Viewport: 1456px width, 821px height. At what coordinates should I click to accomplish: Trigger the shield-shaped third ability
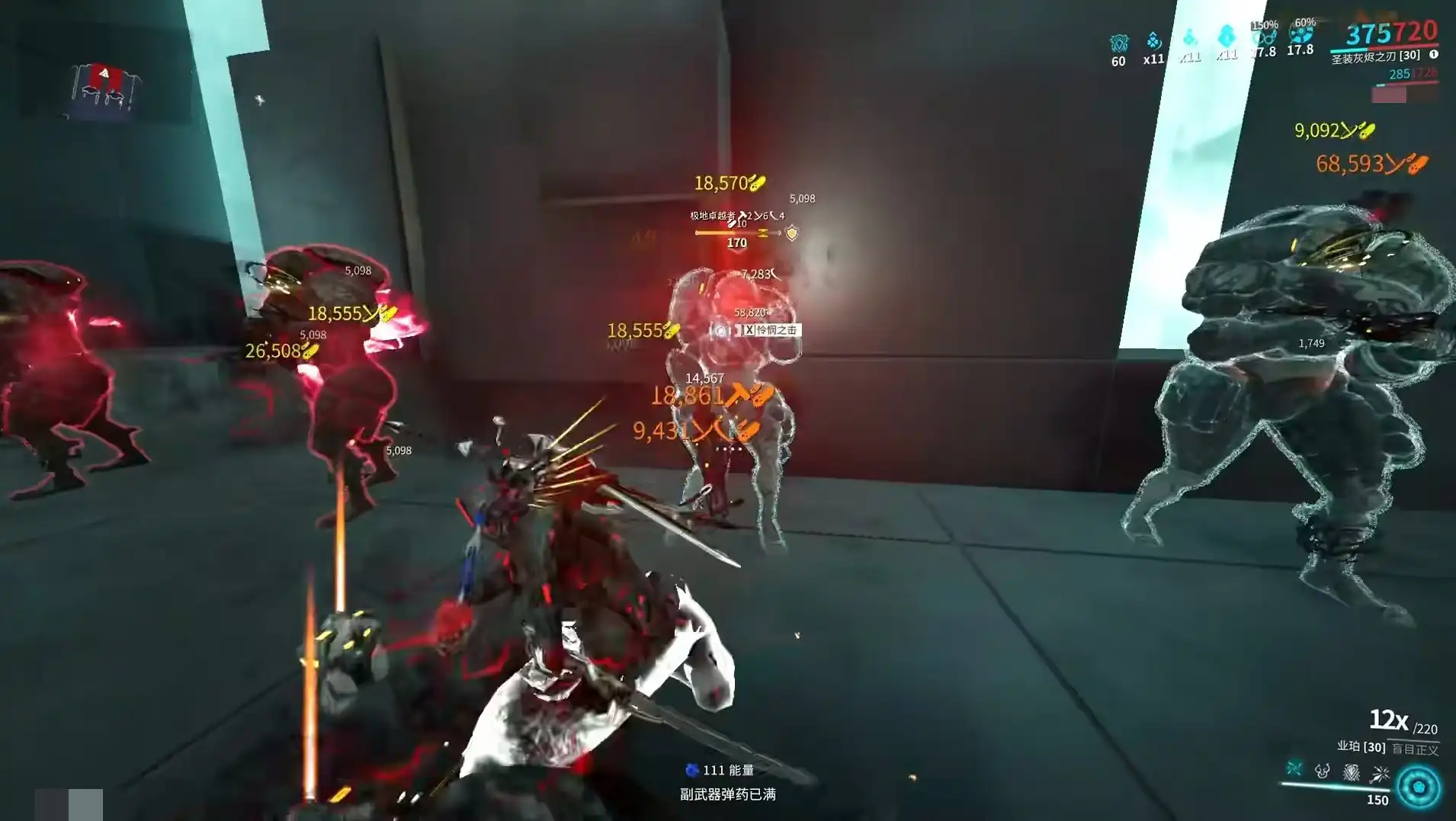click(1352, 772)
